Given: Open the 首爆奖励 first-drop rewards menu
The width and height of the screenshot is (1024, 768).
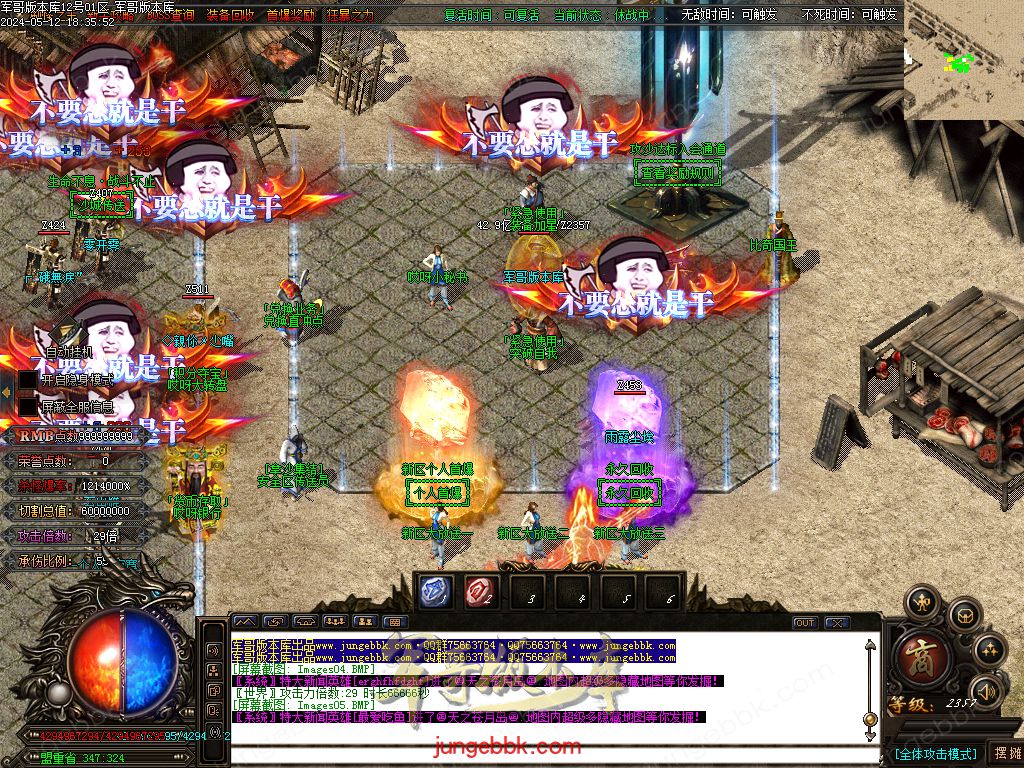Looking at the screenshot, I should tap(291, 16).
